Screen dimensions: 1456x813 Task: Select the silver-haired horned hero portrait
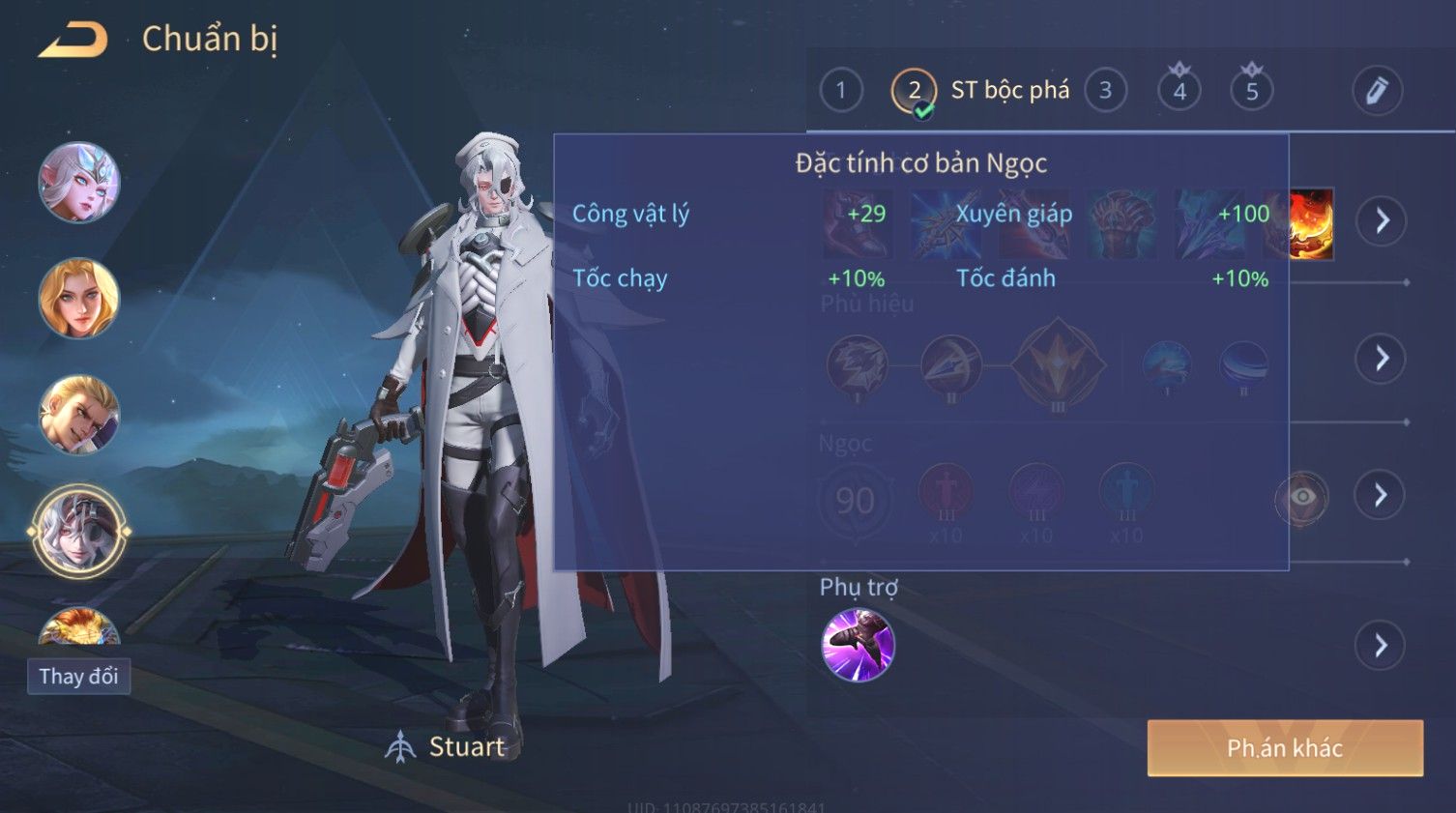(x=78, y=182)
